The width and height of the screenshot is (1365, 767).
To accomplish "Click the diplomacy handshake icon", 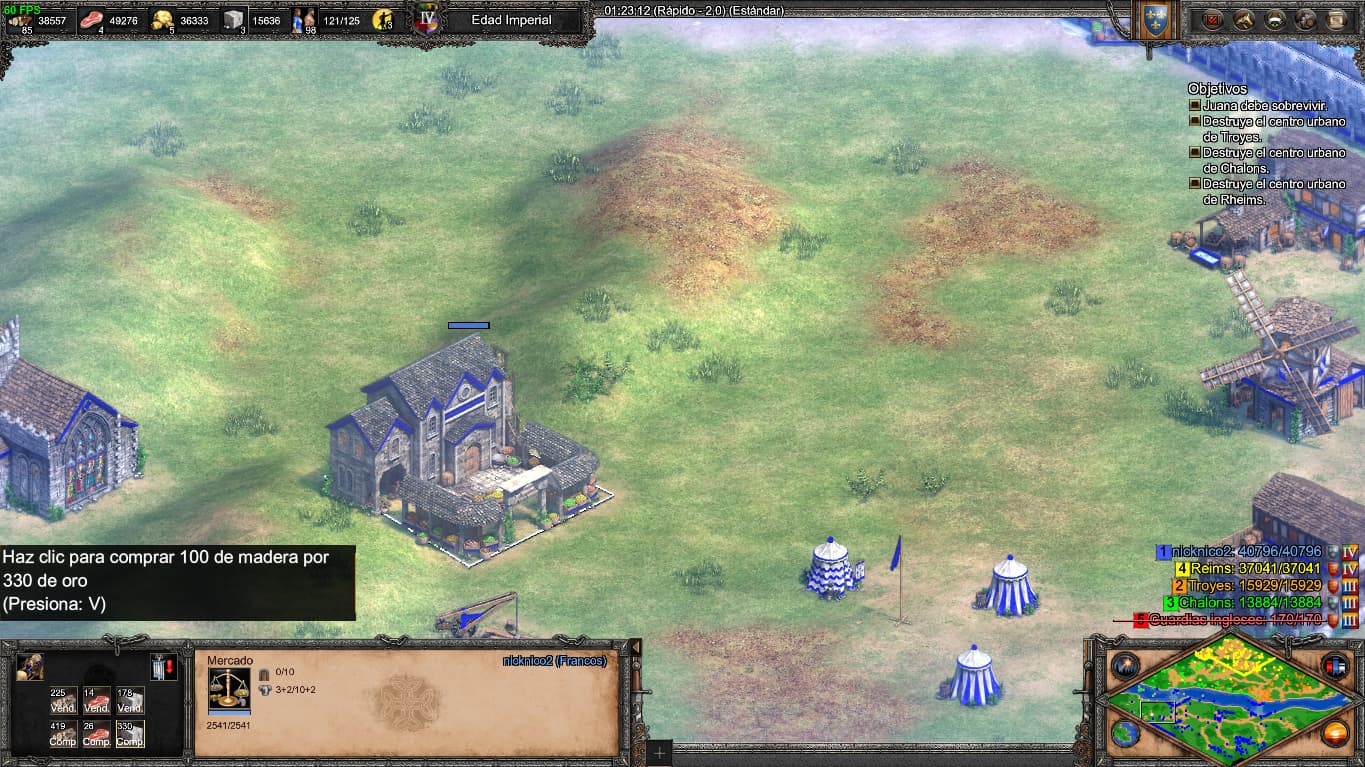I will pos(1275,19).
